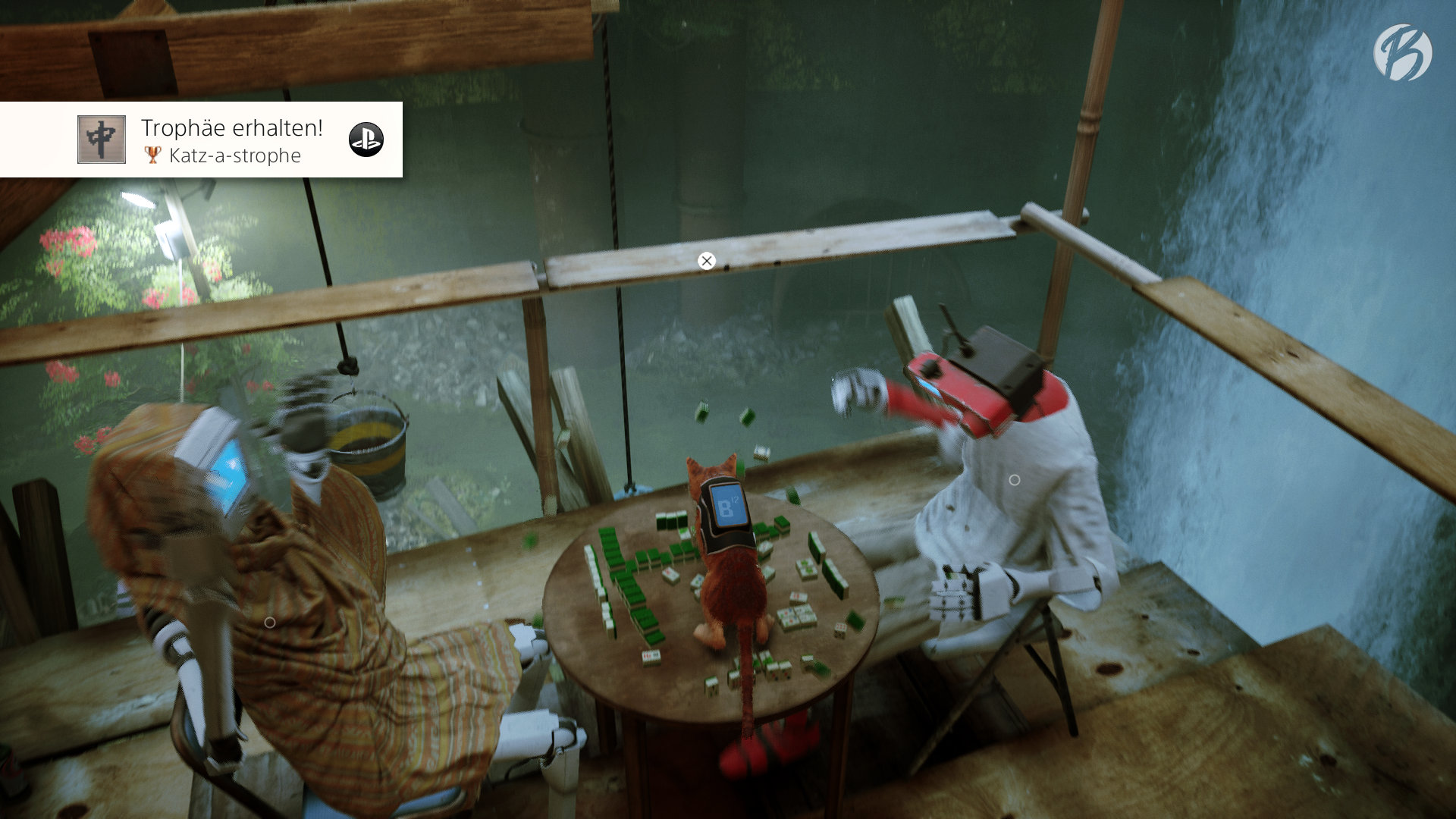
Task: Click the PlayStation logo in the notification
Action: click(x=366, y=140)
